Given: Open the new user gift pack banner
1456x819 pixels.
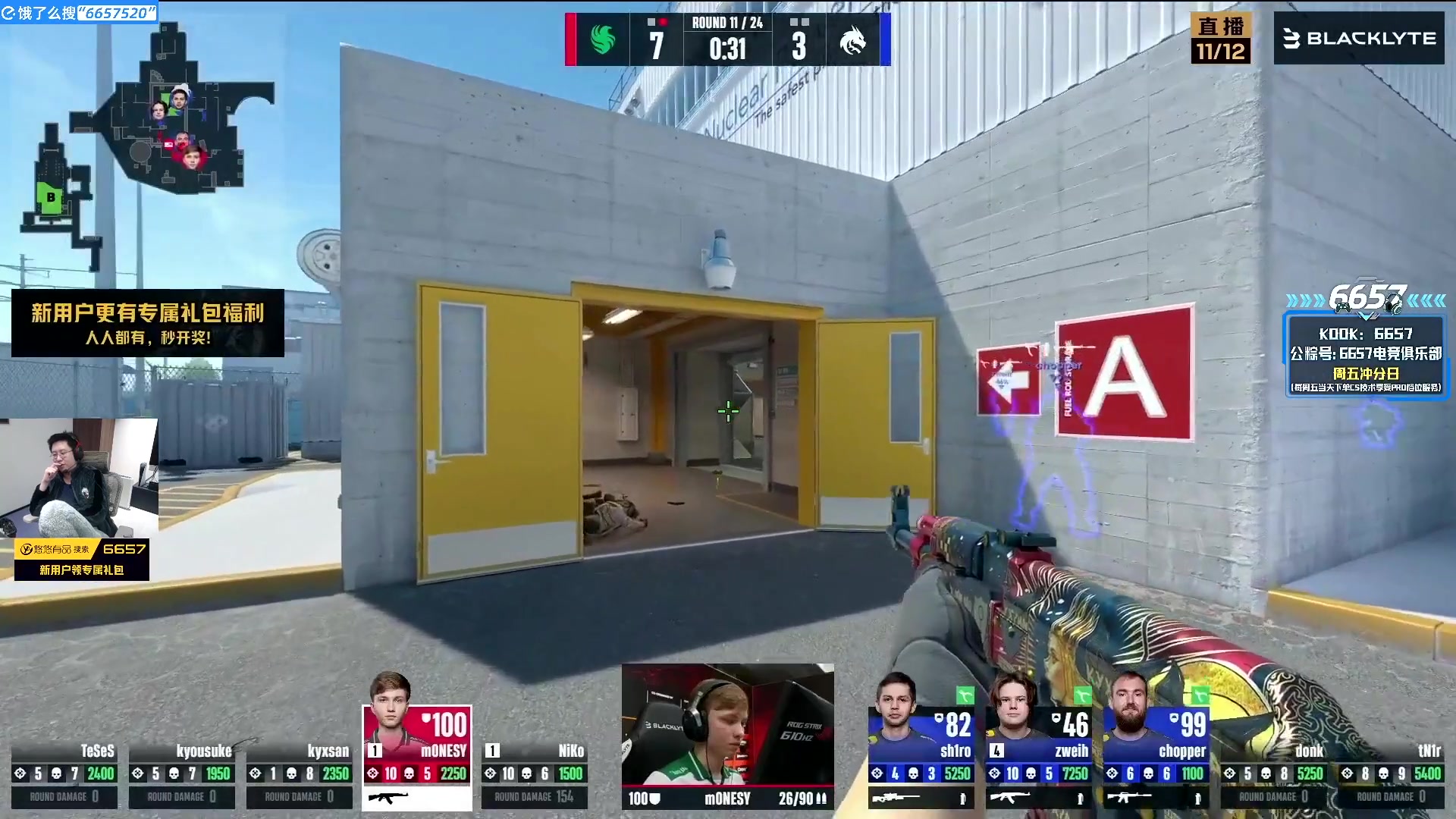Looking at the screenshot, I should point(148,323).
